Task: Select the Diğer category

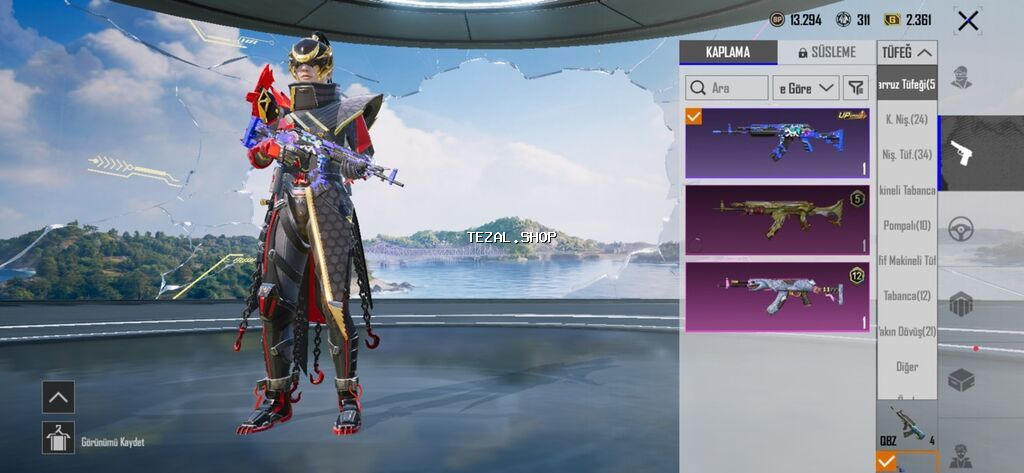Action: click(x=907, y=367)
